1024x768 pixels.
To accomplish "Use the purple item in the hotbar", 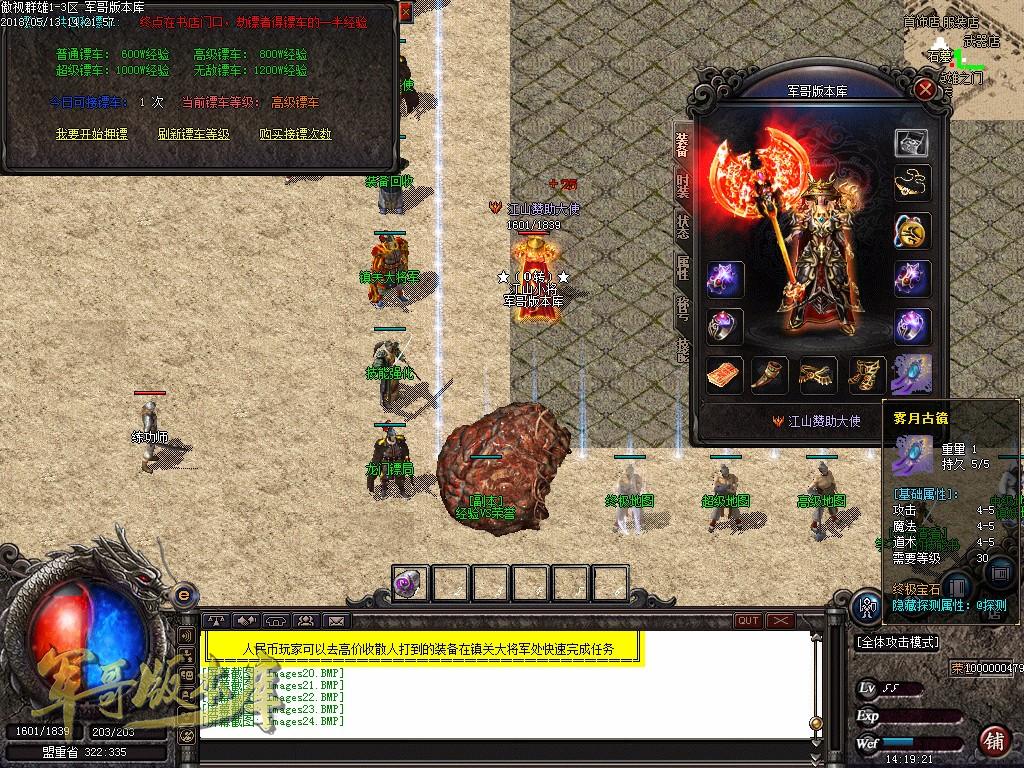I will (410, 583).
